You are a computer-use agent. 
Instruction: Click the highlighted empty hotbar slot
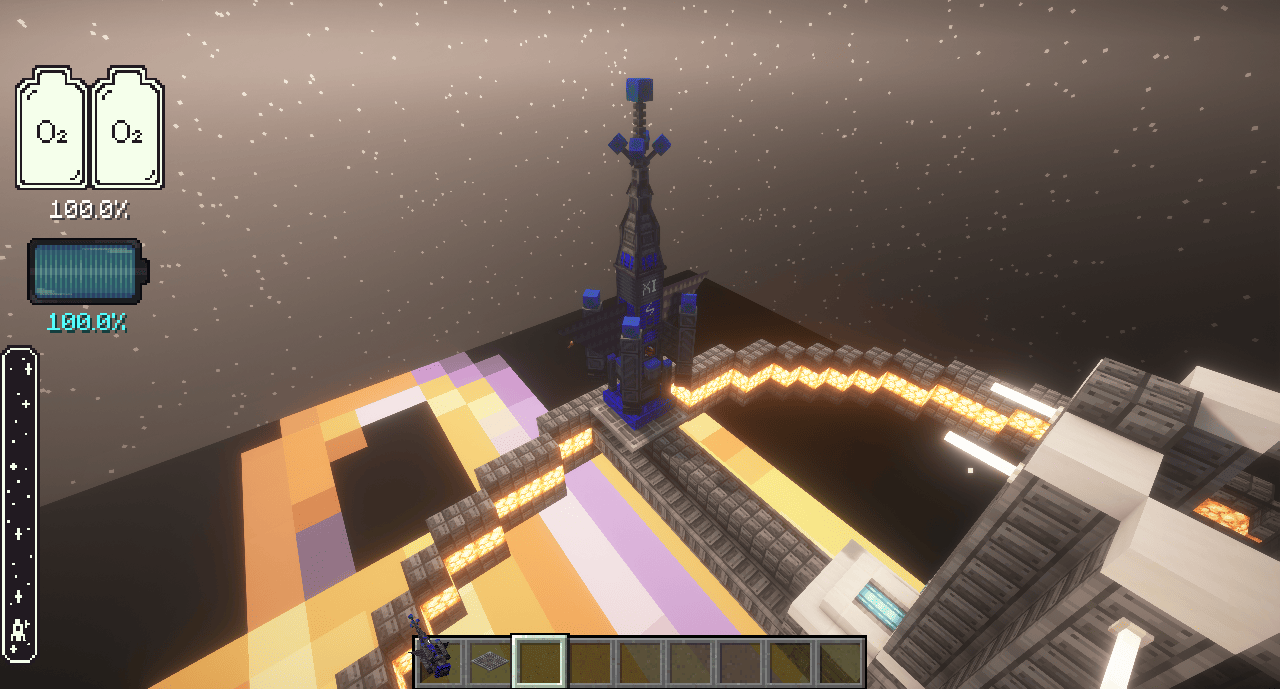point(540,661)
